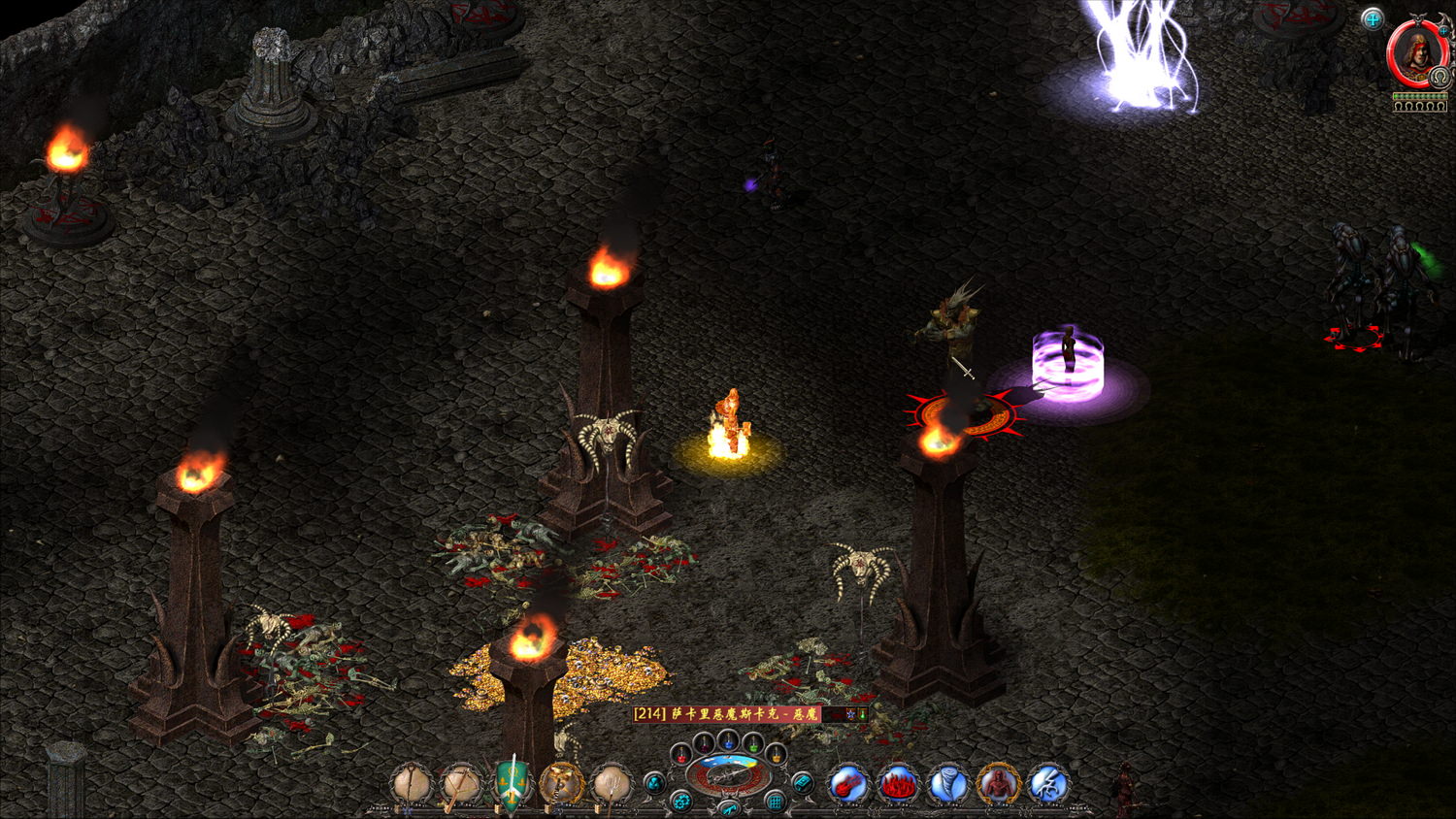Open the cyan book log button
Screen dimensions: 1456x819
[x=802, y=782]
